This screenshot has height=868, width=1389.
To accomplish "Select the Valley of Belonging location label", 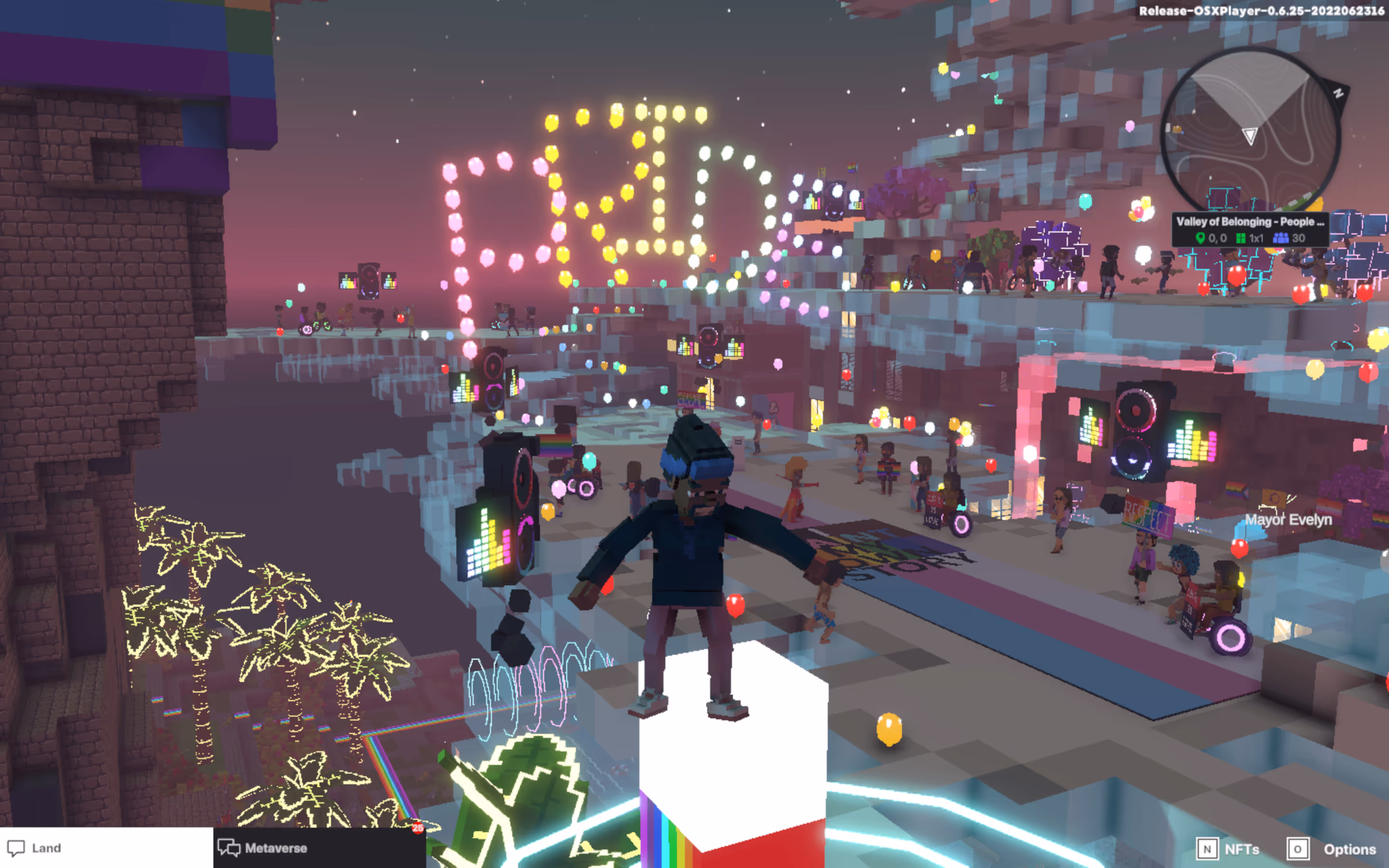I will tap(1250, 222).
